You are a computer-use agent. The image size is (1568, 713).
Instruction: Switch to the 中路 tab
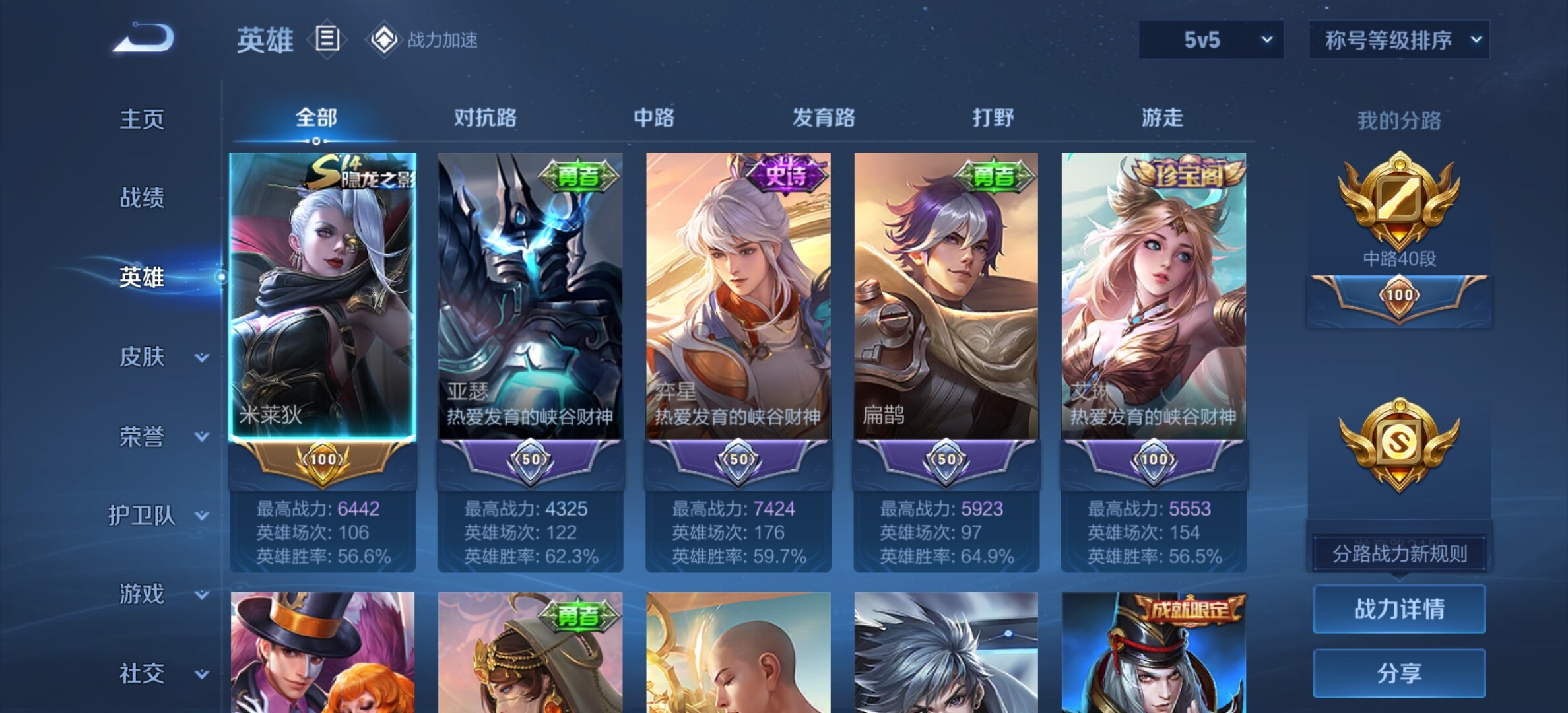[x=654, y=118]
